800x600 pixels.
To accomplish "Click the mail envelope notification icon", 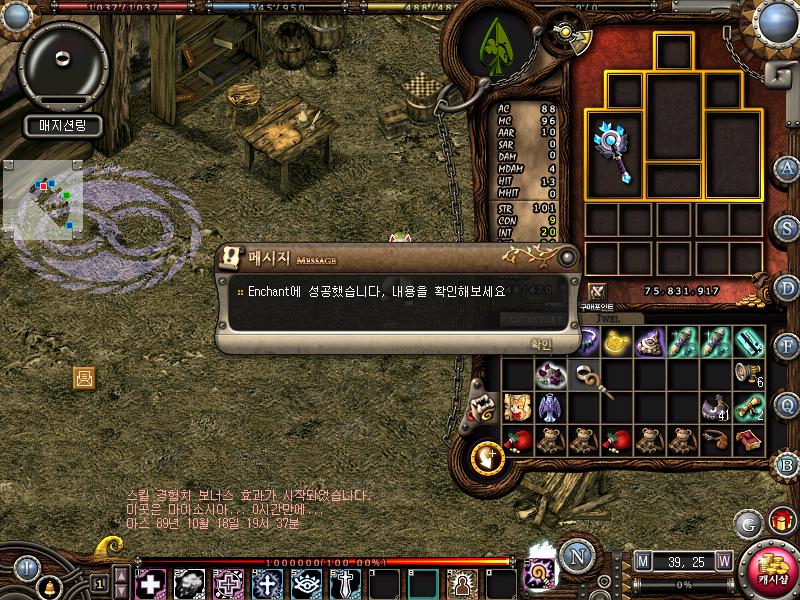I will coord(84,378).
